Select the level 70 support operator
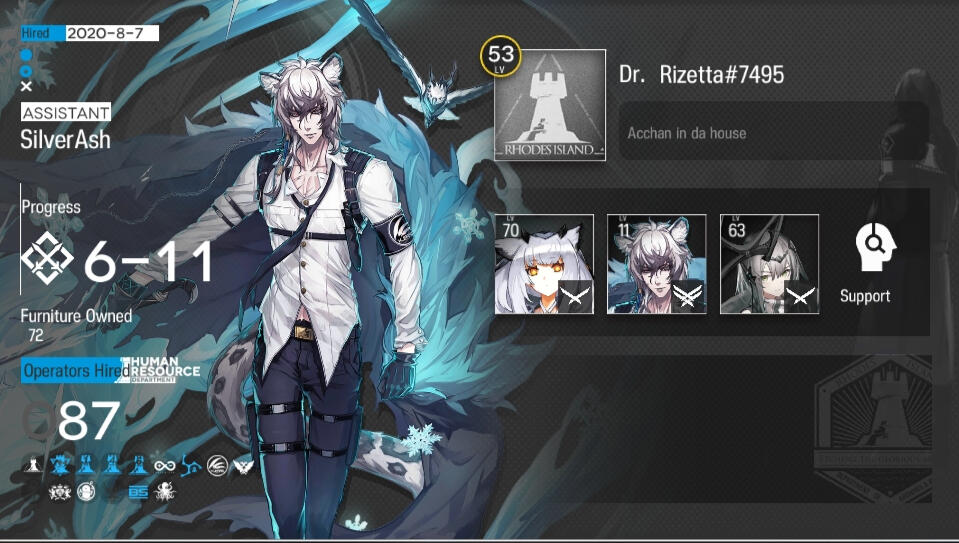Viewport: 959px width, 543px height. pos(544,264)
